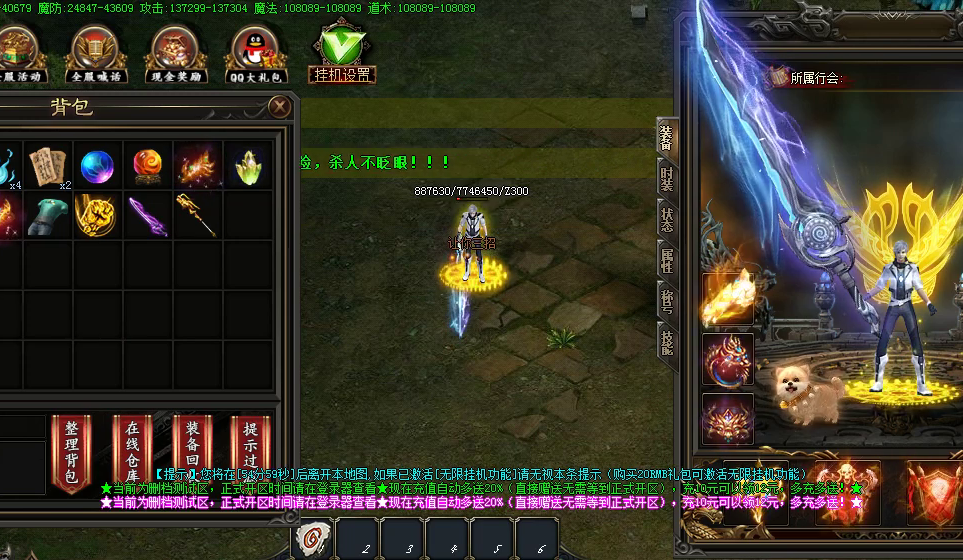Switch to the 技能 skills tab
The width and height of the screenshot is (963, 560).
[x=667, y=342]
